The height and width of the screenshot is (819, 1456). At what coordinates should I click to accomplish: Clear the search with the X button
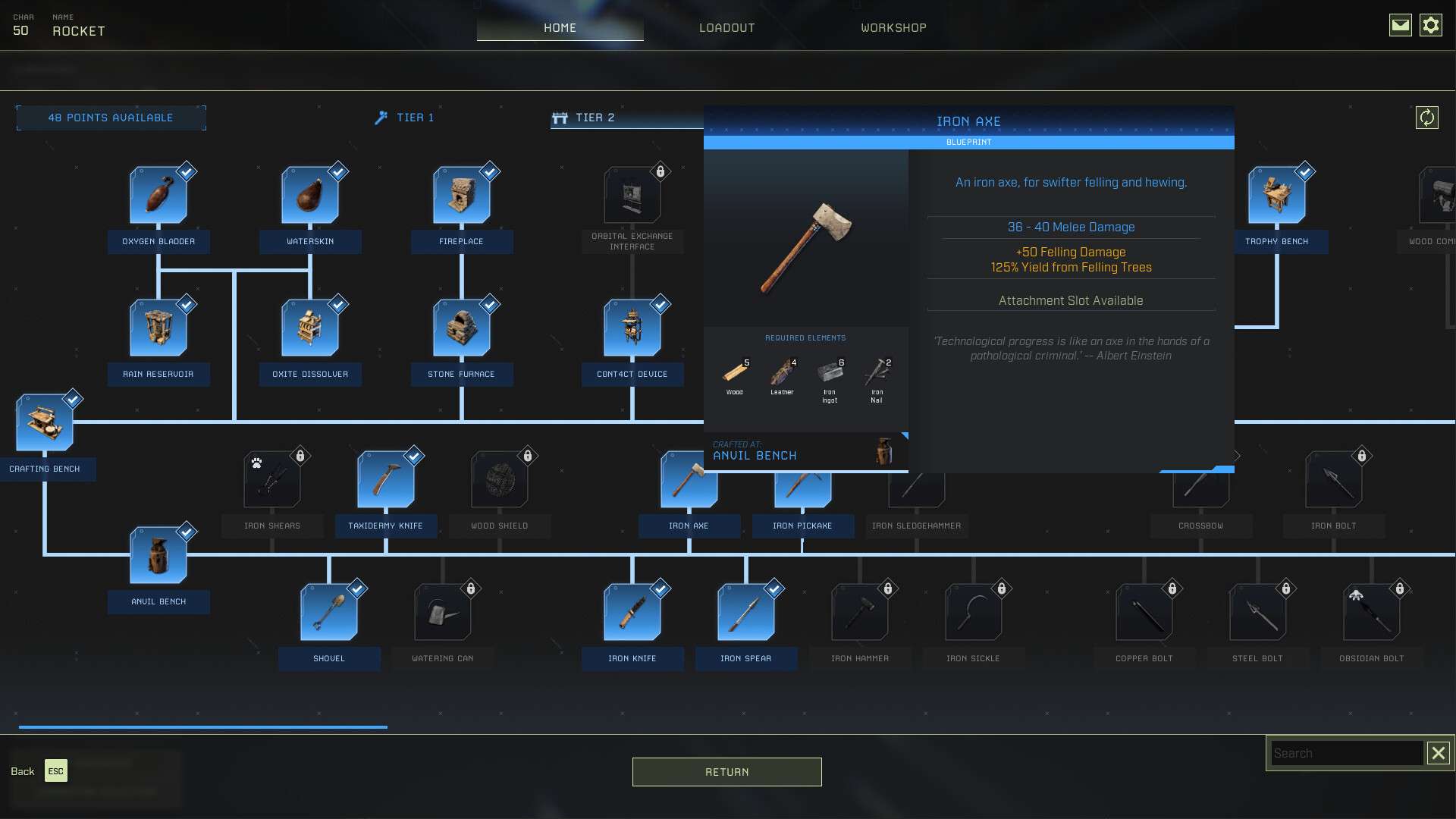1438,753
